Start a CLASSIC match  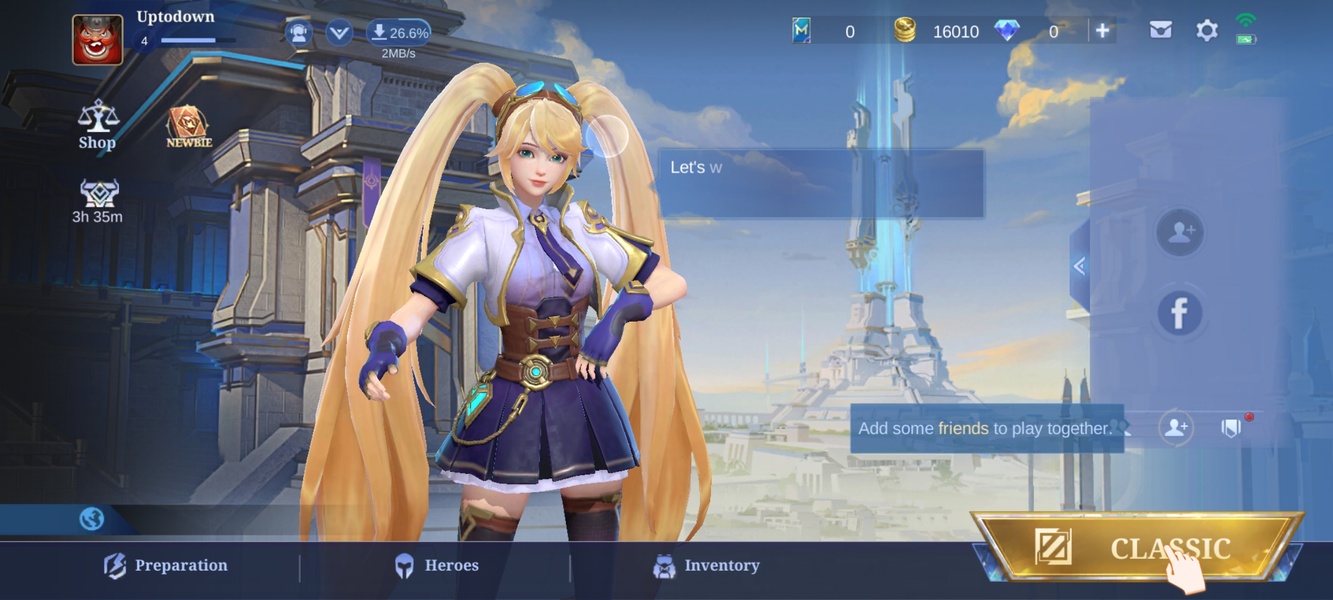[x=1136, y=547]
